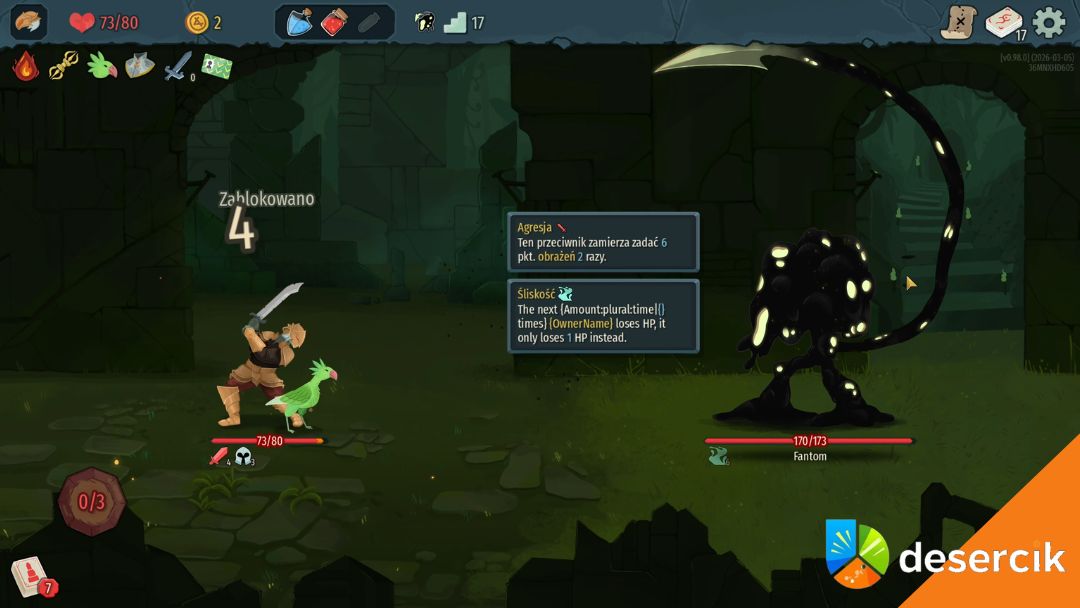Image resolution: width=1080 pixels, height=608 pixels.
Task: Click the character portrait icon
Action: point(29,22)
